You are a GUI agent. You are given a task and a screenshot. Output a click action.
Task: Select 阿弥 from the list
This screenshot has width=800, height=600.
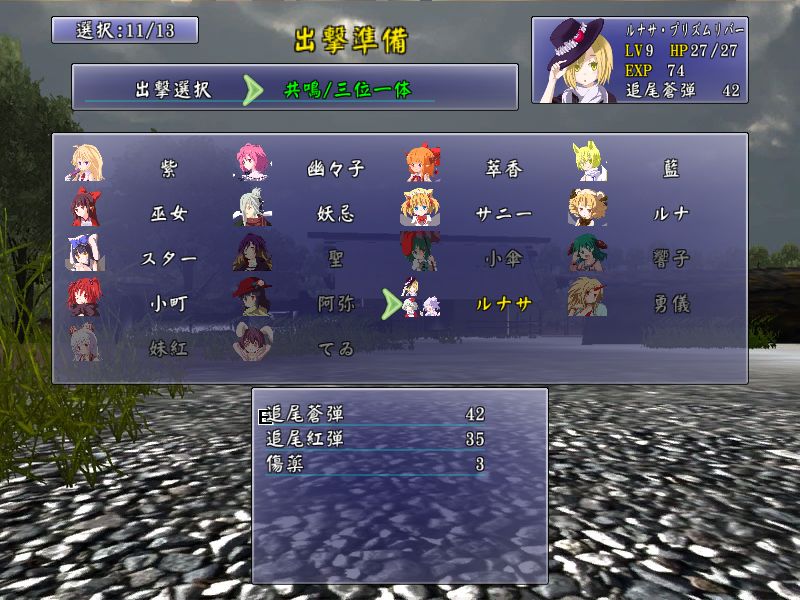(335, 303)
